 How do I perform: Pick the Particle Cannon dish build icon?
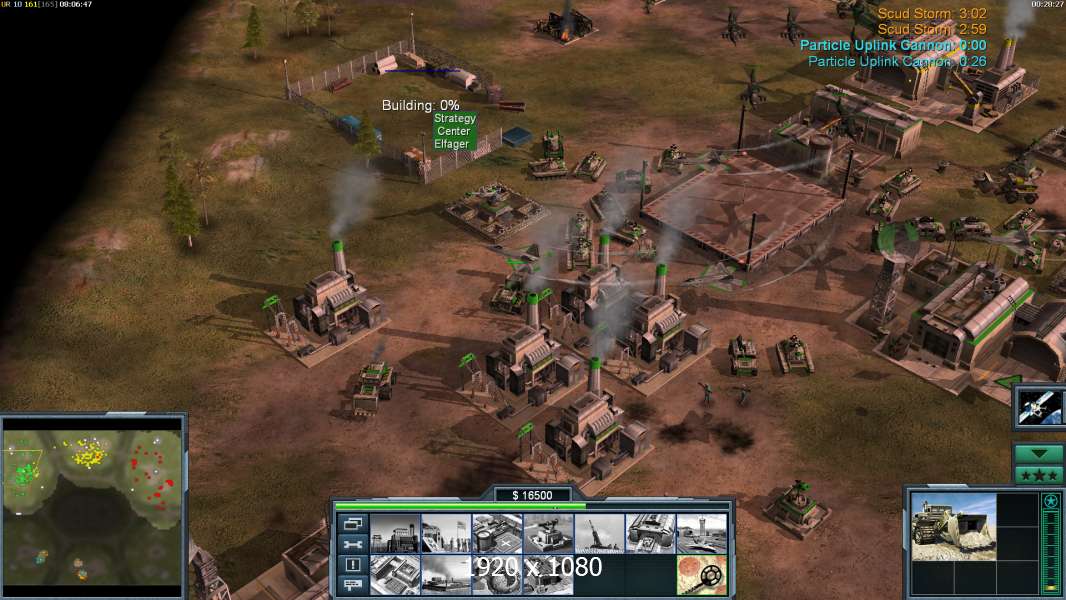click(x=496, y=574)
